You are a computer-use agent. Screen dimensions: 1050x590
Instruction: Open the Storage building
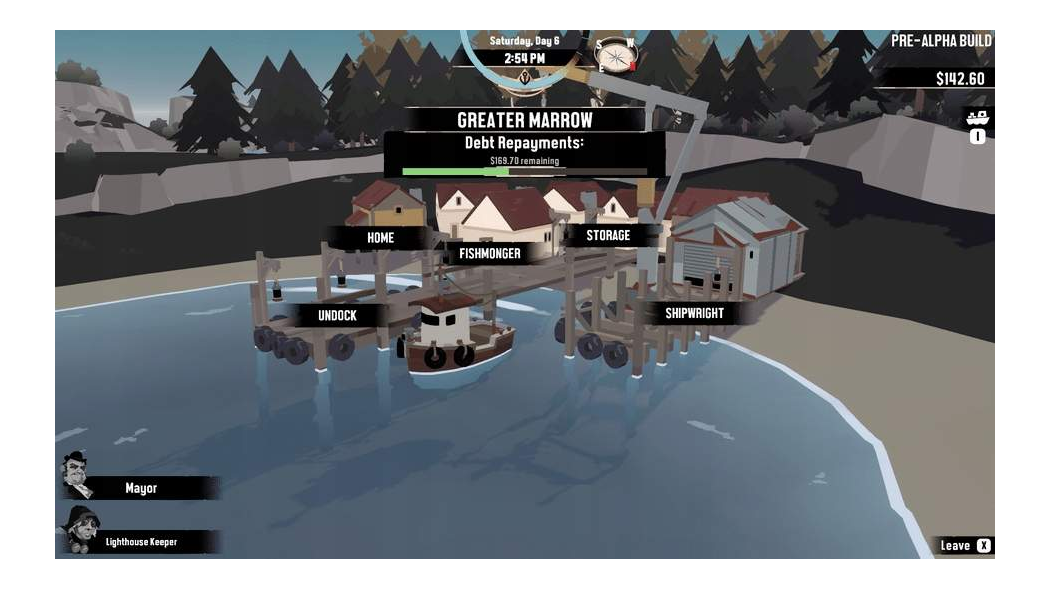click(x=608, y=236)
